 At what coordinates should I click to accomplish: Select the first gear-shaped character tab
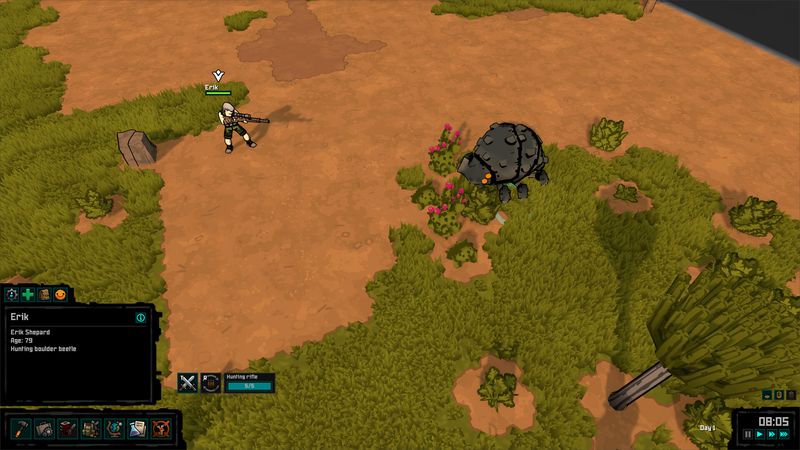(x=12, y=294)
